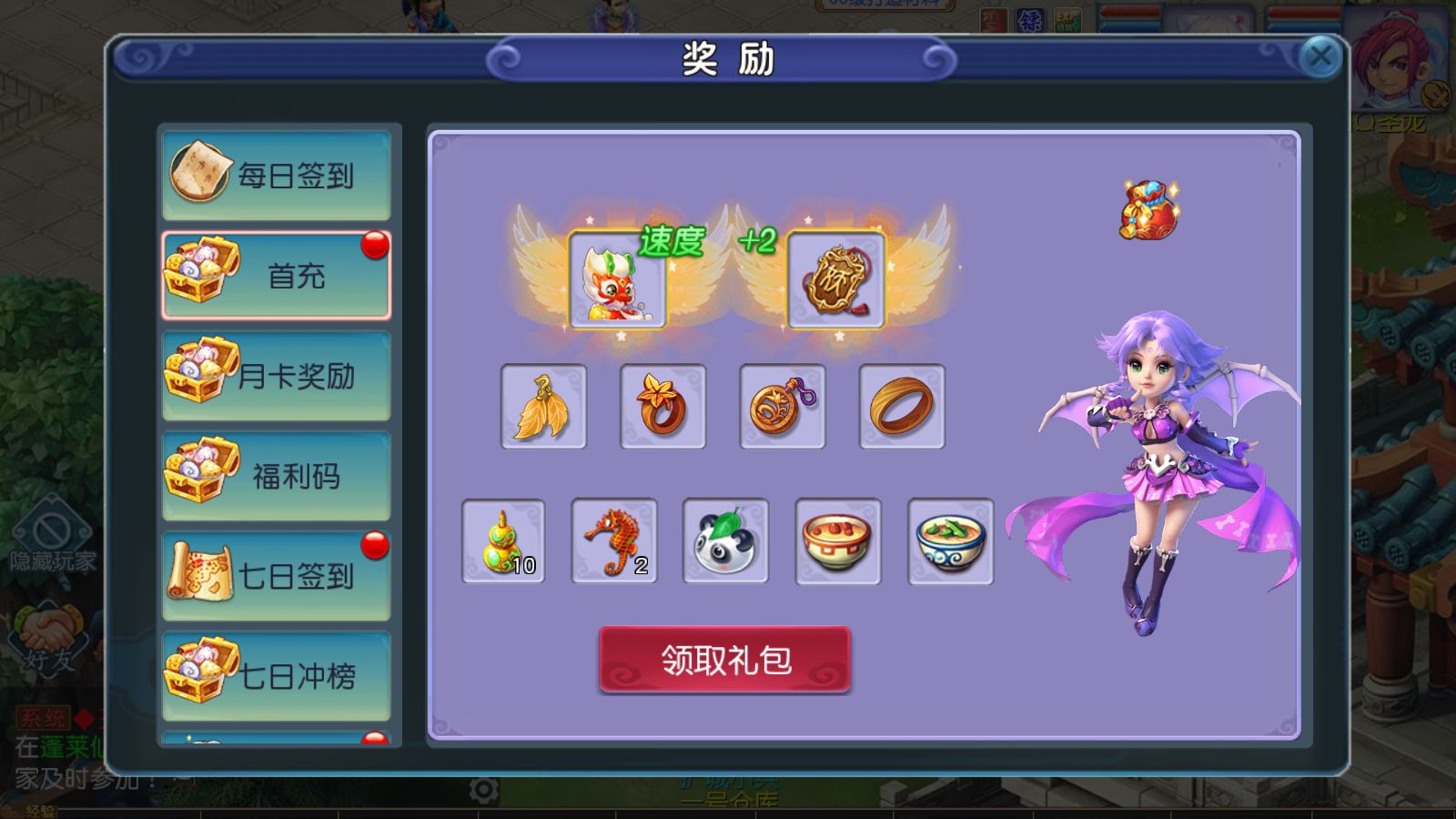Choose the 七日冲榜 ranking tab
1456x819 pixels.
coord(277,675)
